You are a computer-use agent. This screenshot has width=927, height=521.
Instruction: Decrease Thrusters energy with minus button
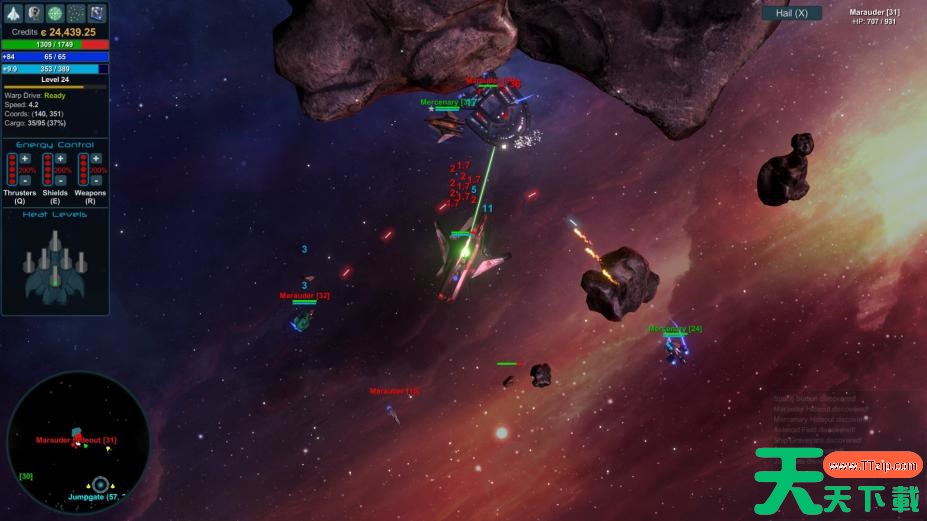[x=25, y=181]
